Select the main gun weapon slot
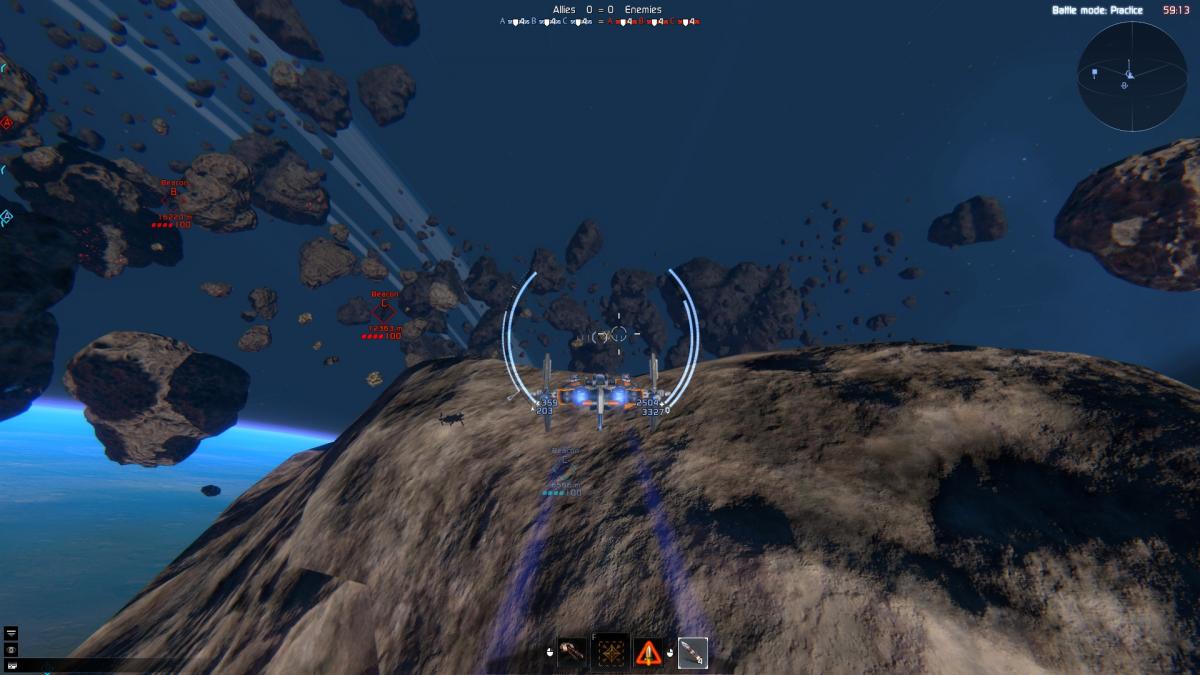Image resolution: width=1200 pixels, height=675 pixels. [x=572, y=652]
